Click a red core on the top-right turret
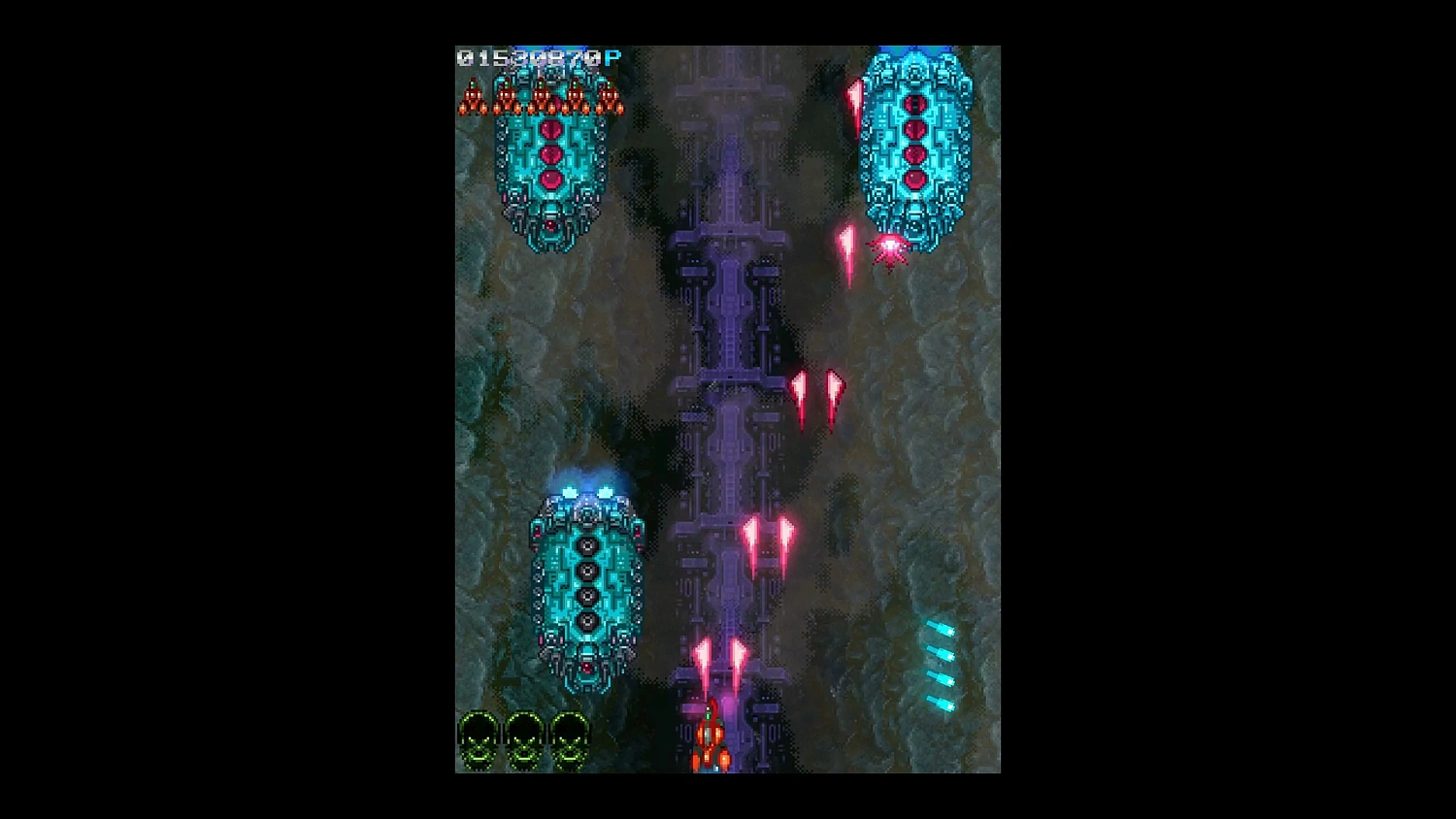Image resolution: width=1456 pixels, height=819 pixels. (914, 155)
